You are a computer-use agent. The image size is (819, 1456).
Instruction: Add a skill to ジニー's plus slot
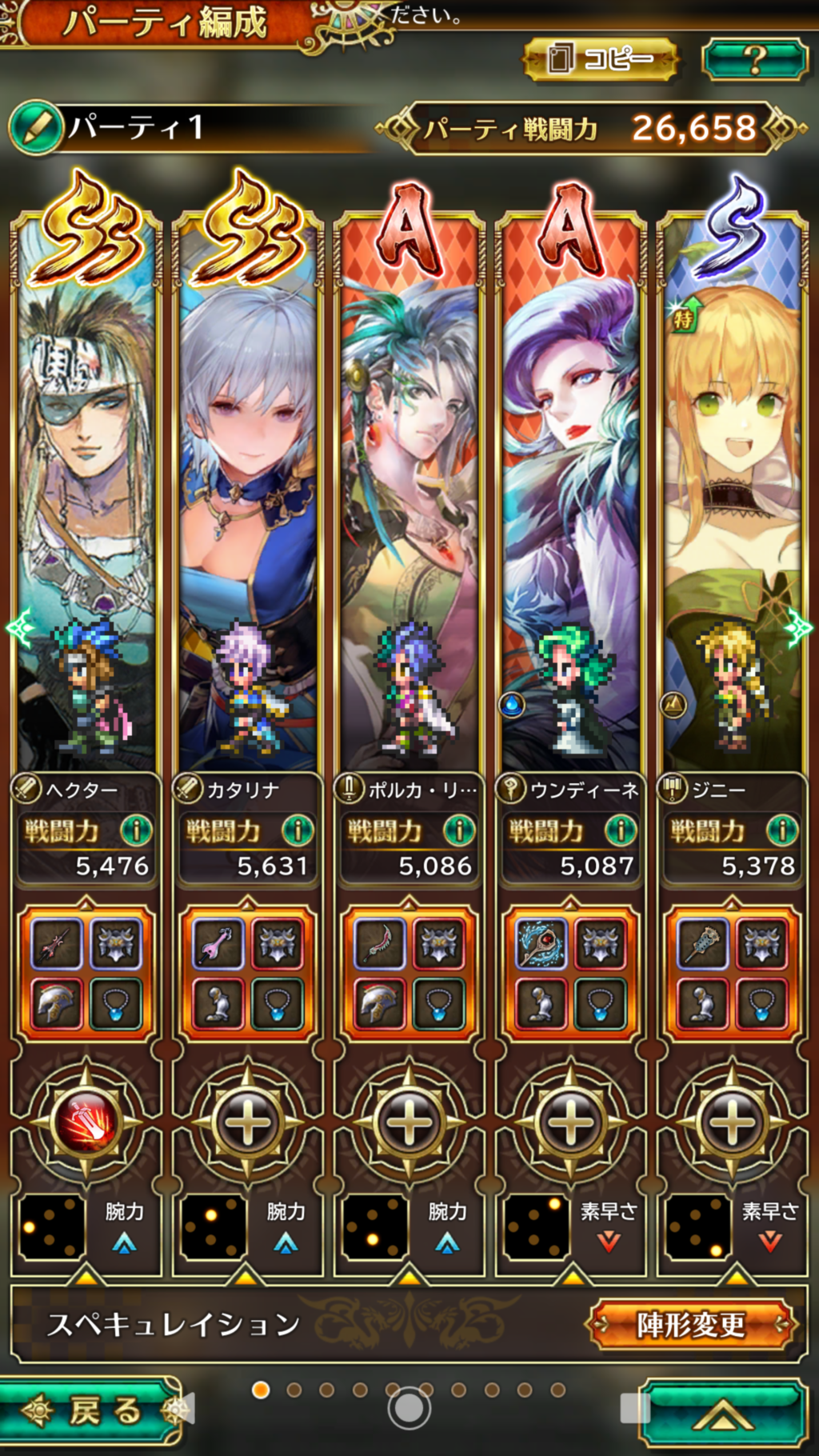tap(733, 1122)
